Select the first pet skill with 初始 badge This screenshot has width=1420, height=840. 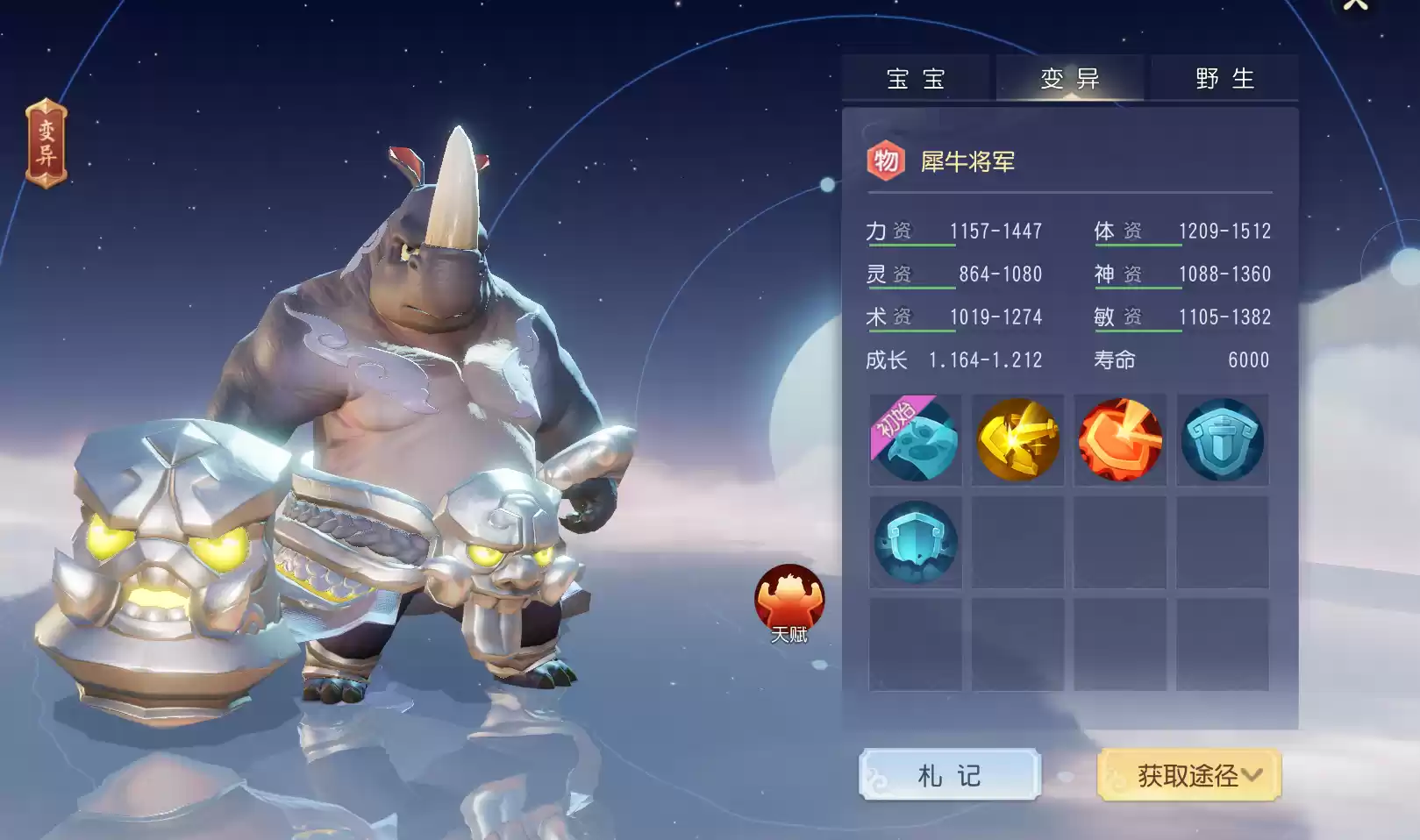coord(916,440)
